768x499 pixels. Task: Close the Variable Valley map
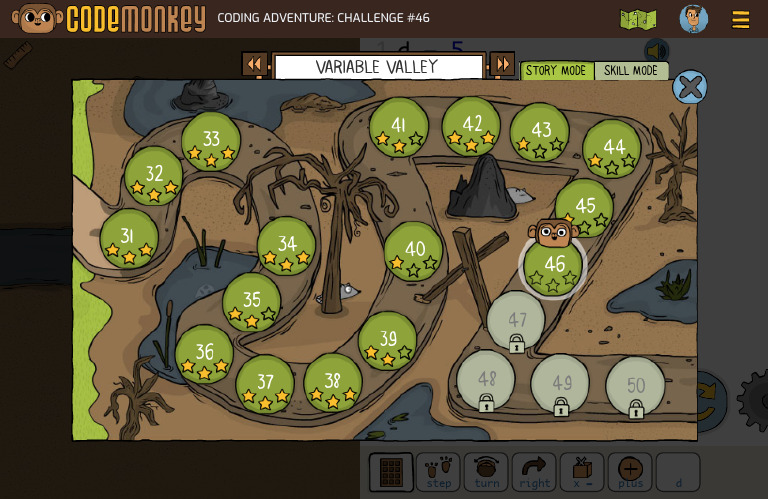pos(689,87)
